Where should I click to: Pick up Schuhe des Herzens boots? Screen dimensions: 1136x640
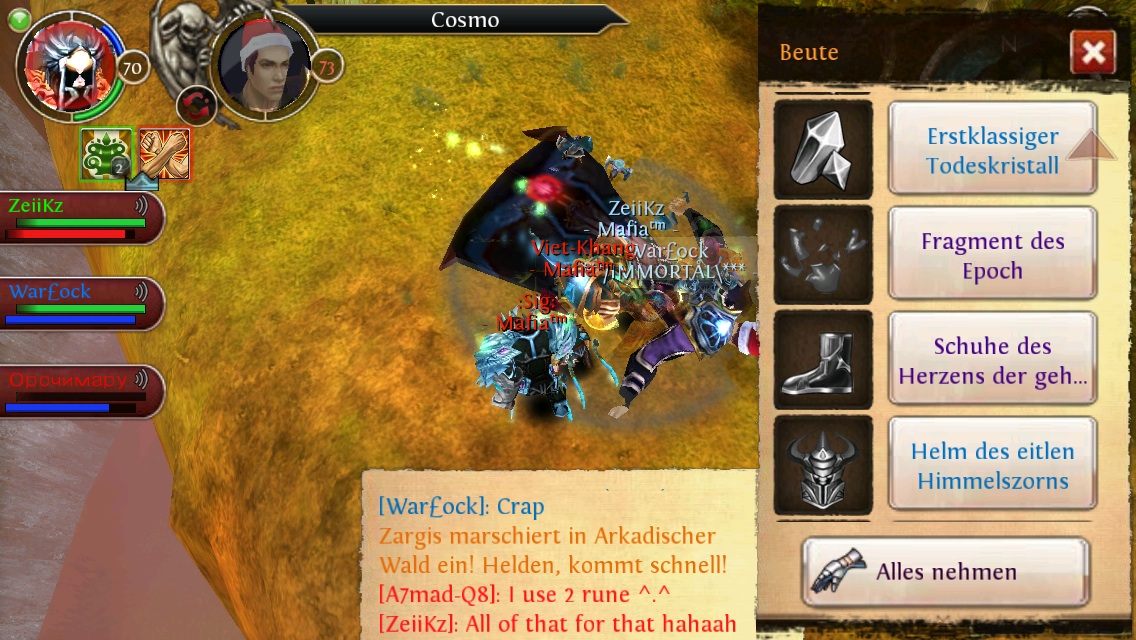point(992,360)
